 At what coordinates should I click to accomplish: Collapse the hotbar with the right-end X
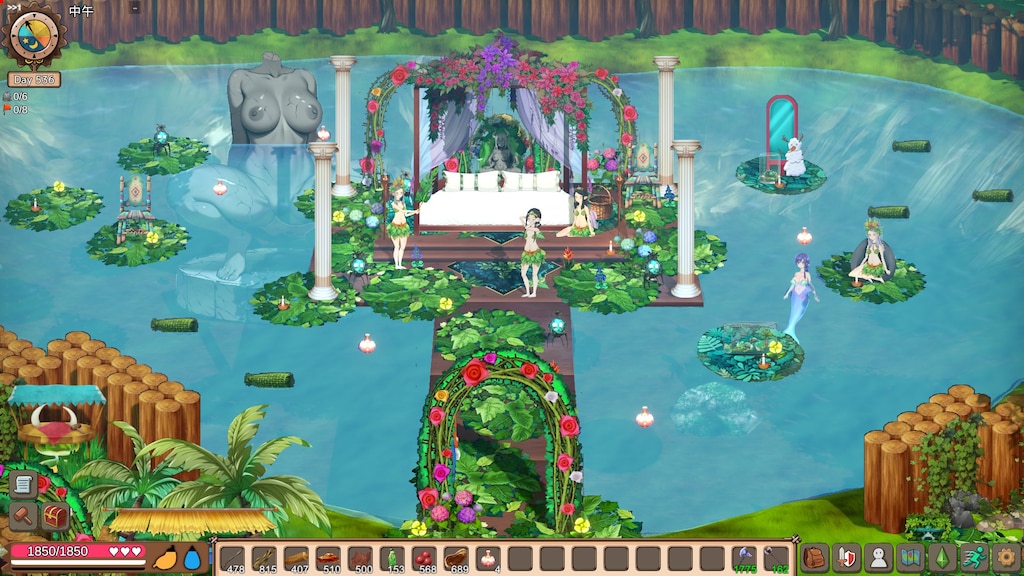[796, 541]
